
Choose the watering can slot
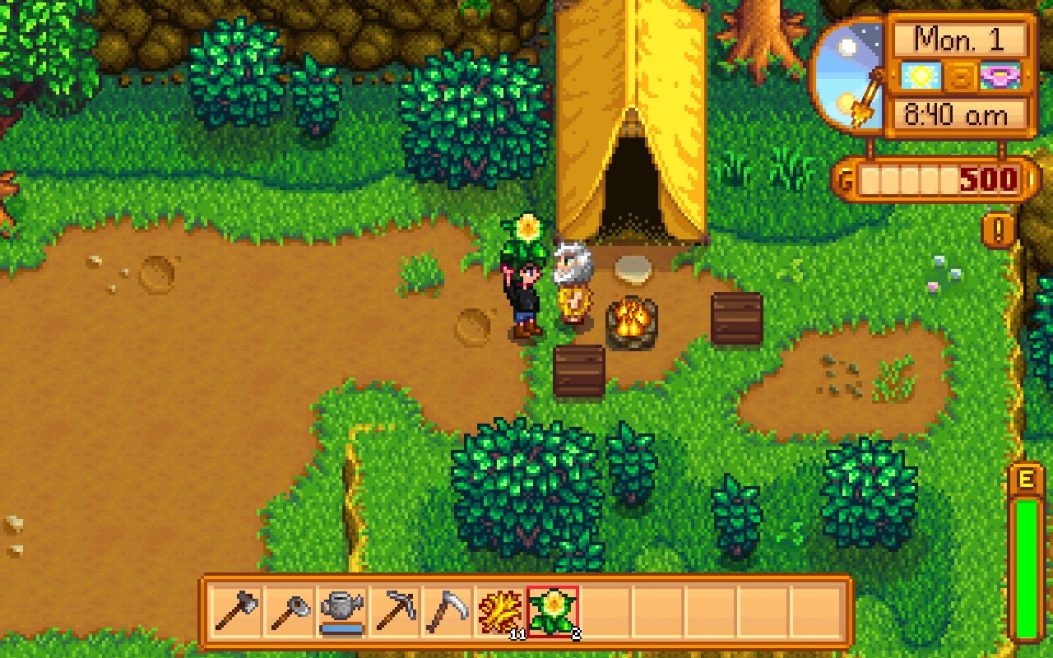coord(343,610)
